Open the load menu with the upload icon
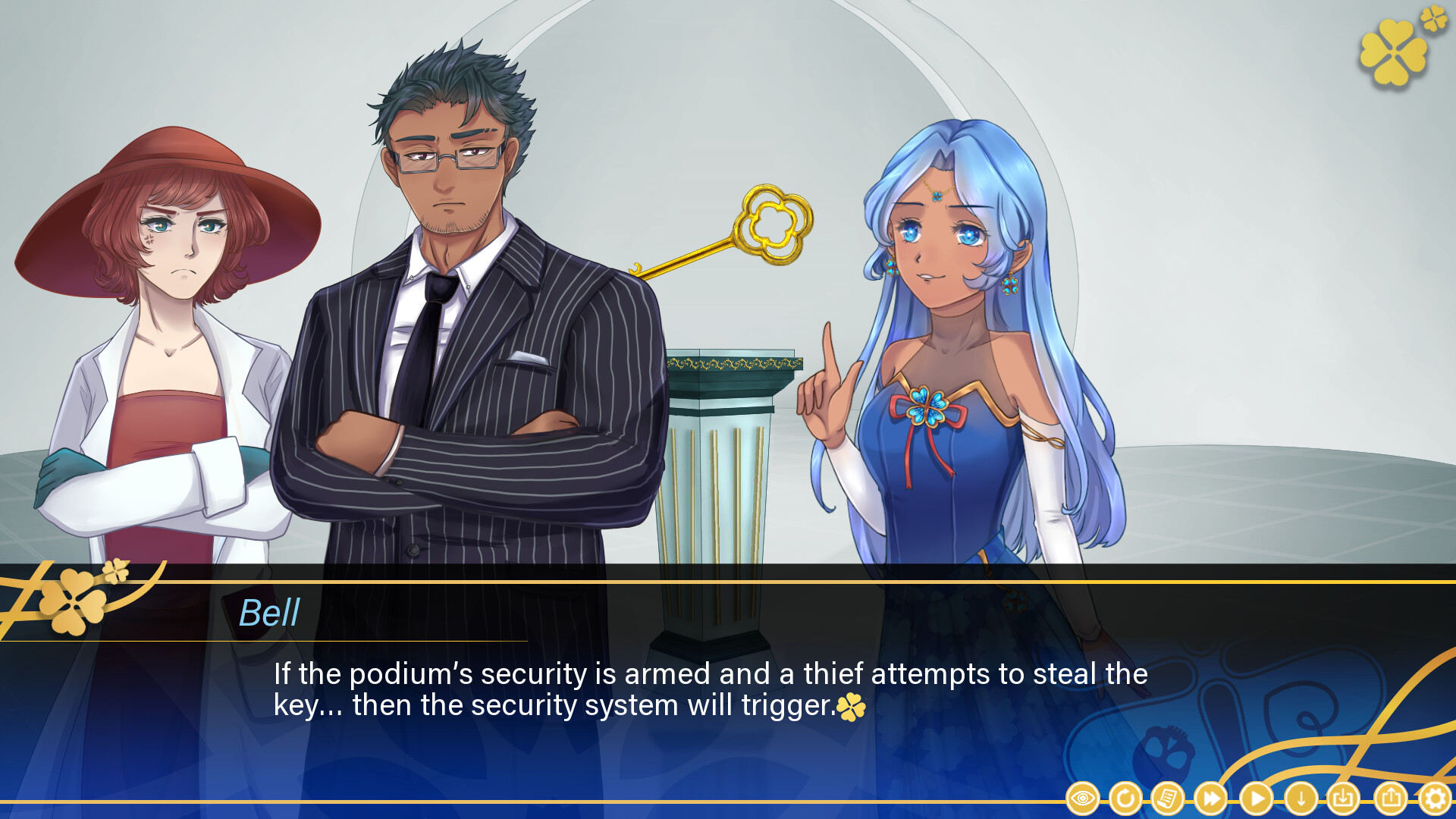Viewport: 1456px width, 819px height. pos(1391,799)
